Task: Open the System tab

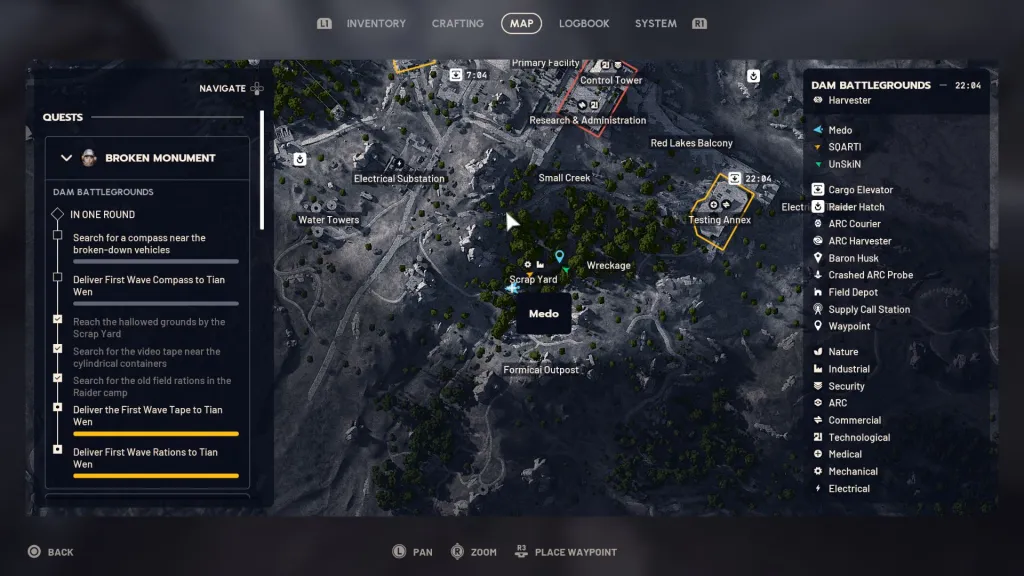Action: [655, 23]
